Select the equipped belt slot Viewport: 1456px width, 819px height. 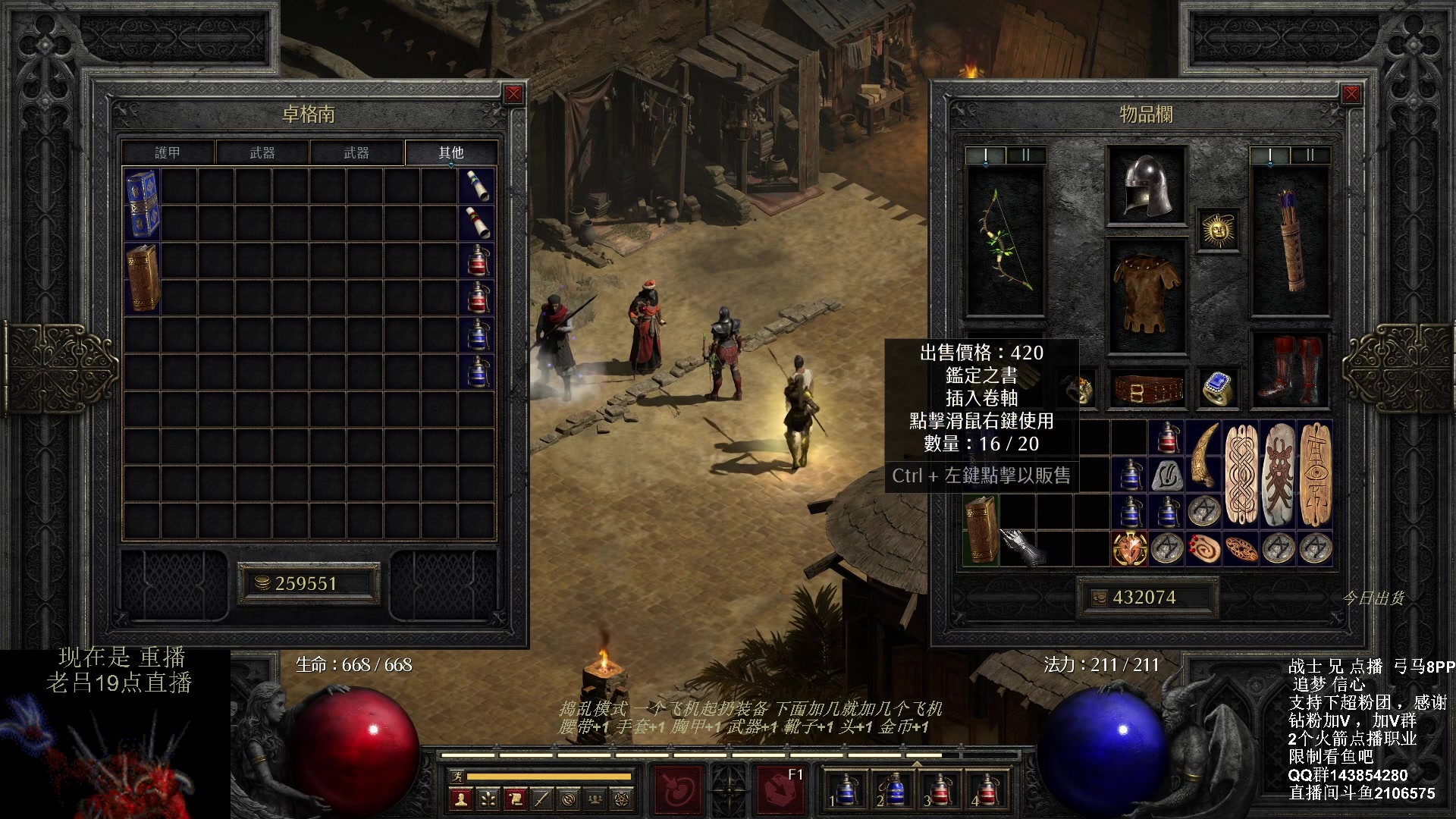(x=1146, y=390)
